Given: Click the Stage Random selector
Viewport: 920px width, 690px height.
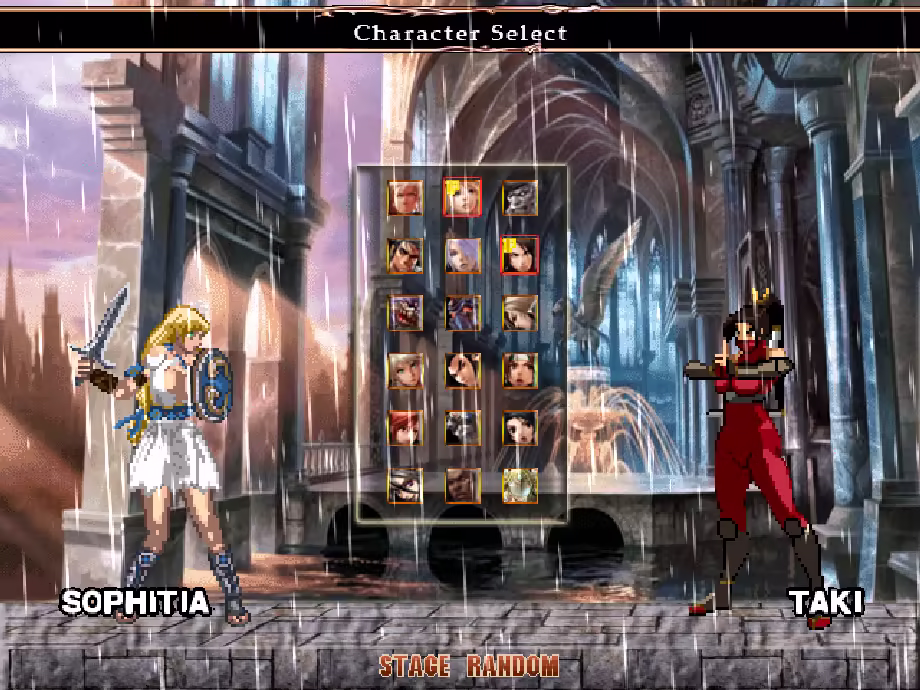Looking at the screenshot, I should (x=468, y=666).
